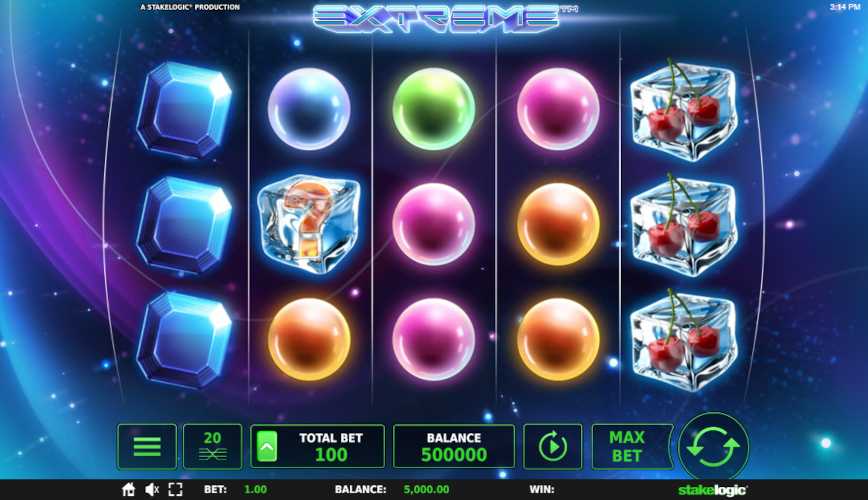Raise total bet with the green arrow
This screenshot has height=500, width=868.
[x=268, y=447]
